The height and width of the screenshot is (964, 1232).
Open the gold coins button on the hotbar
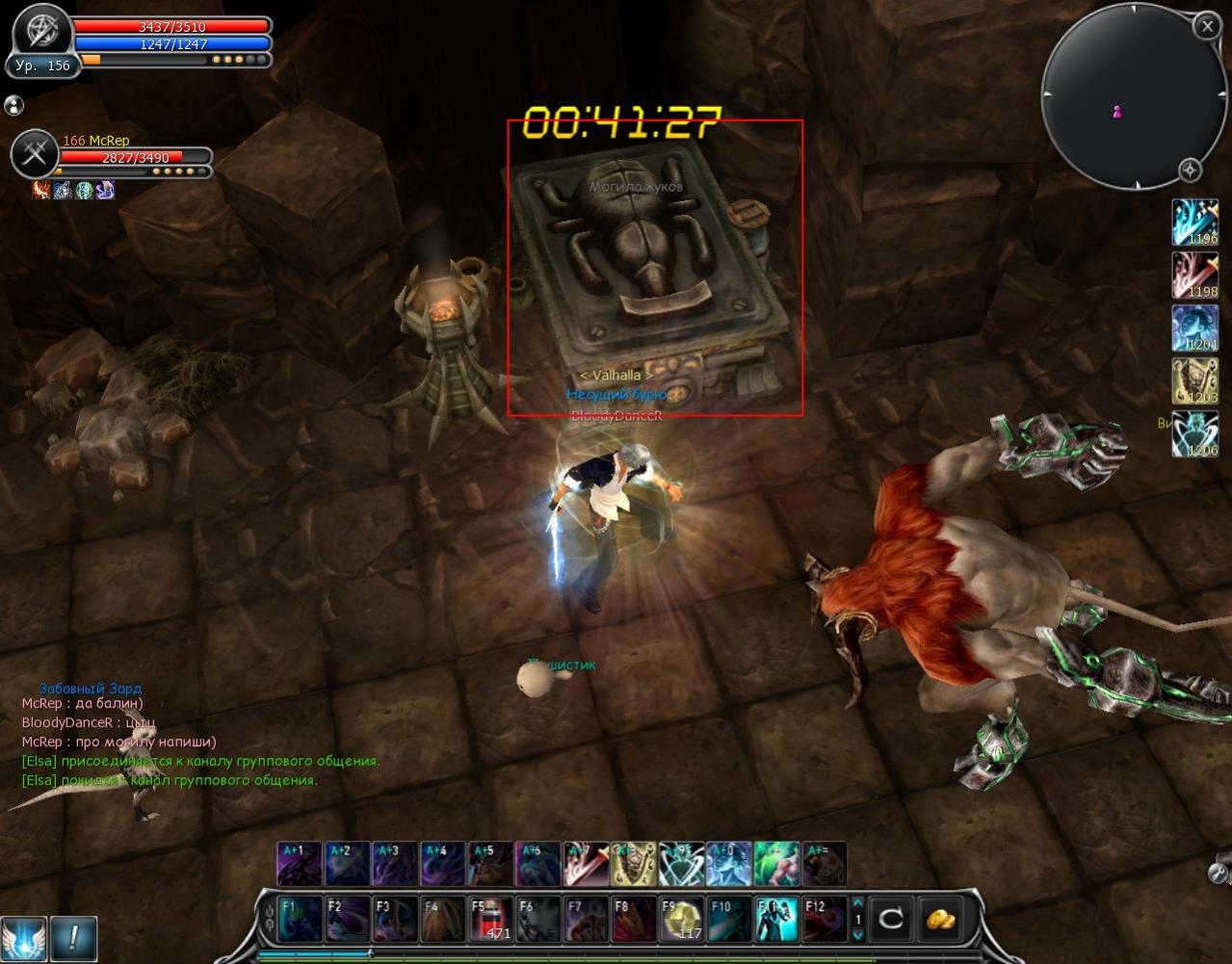[940, 919]
